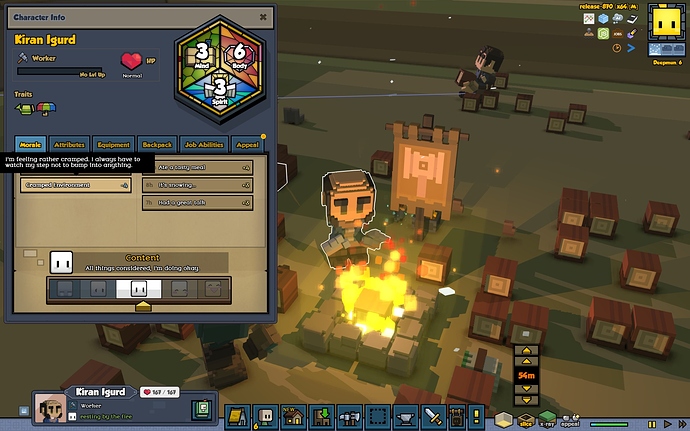Open the Jobs debug tool icon
The width and height of the screenshot is (690, 431).
619,33
